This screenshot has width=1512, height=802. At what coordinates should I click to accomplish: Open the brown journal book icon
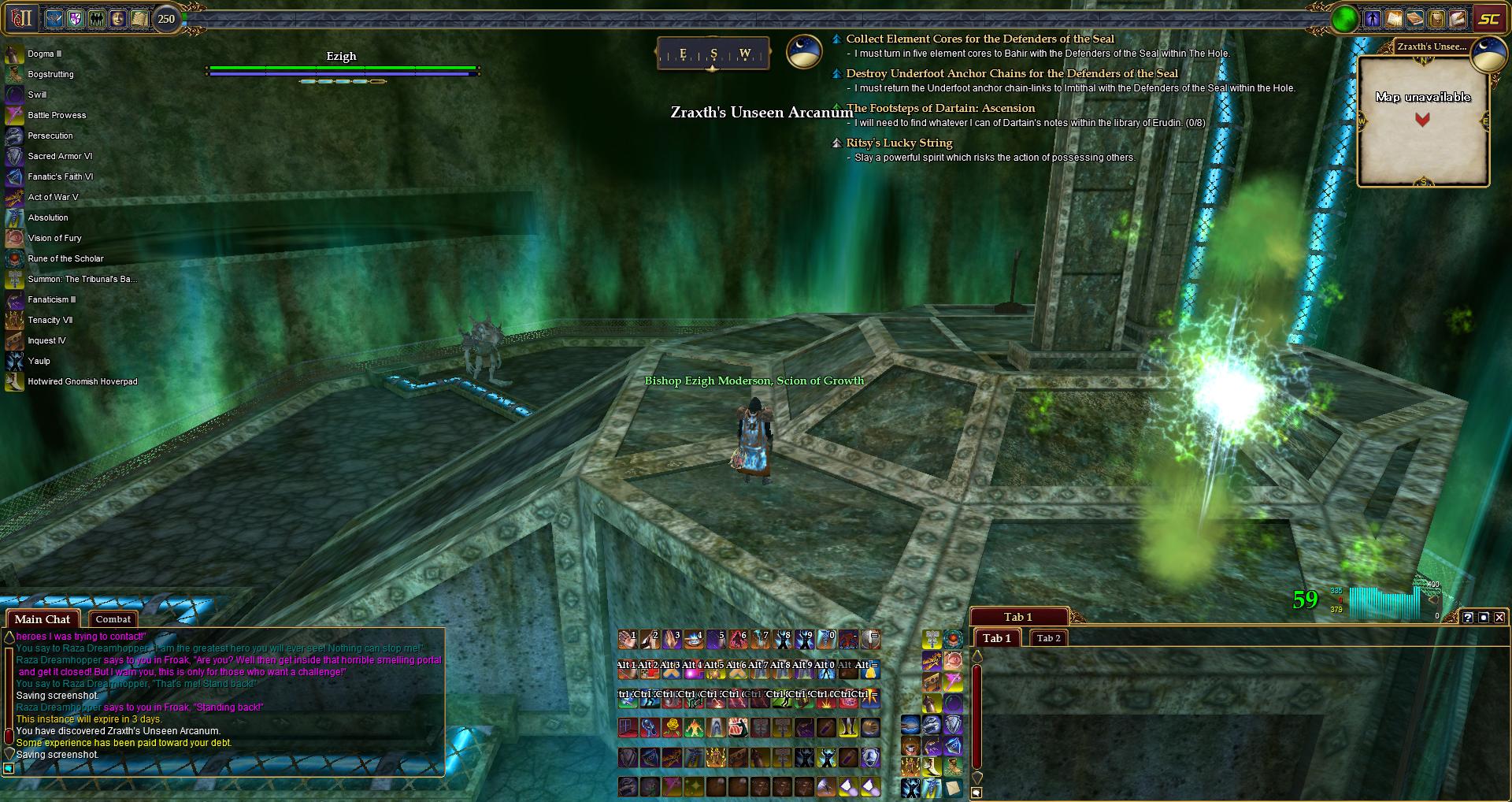tap(1415, 19)
